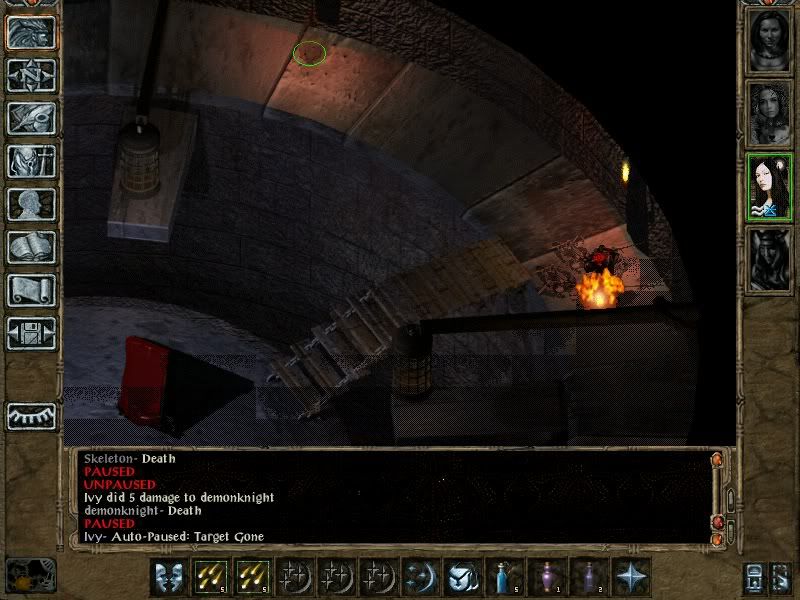Select the highlighted dark-haired woman's portrait
800x600 pixels.
(x=770, y=187)
